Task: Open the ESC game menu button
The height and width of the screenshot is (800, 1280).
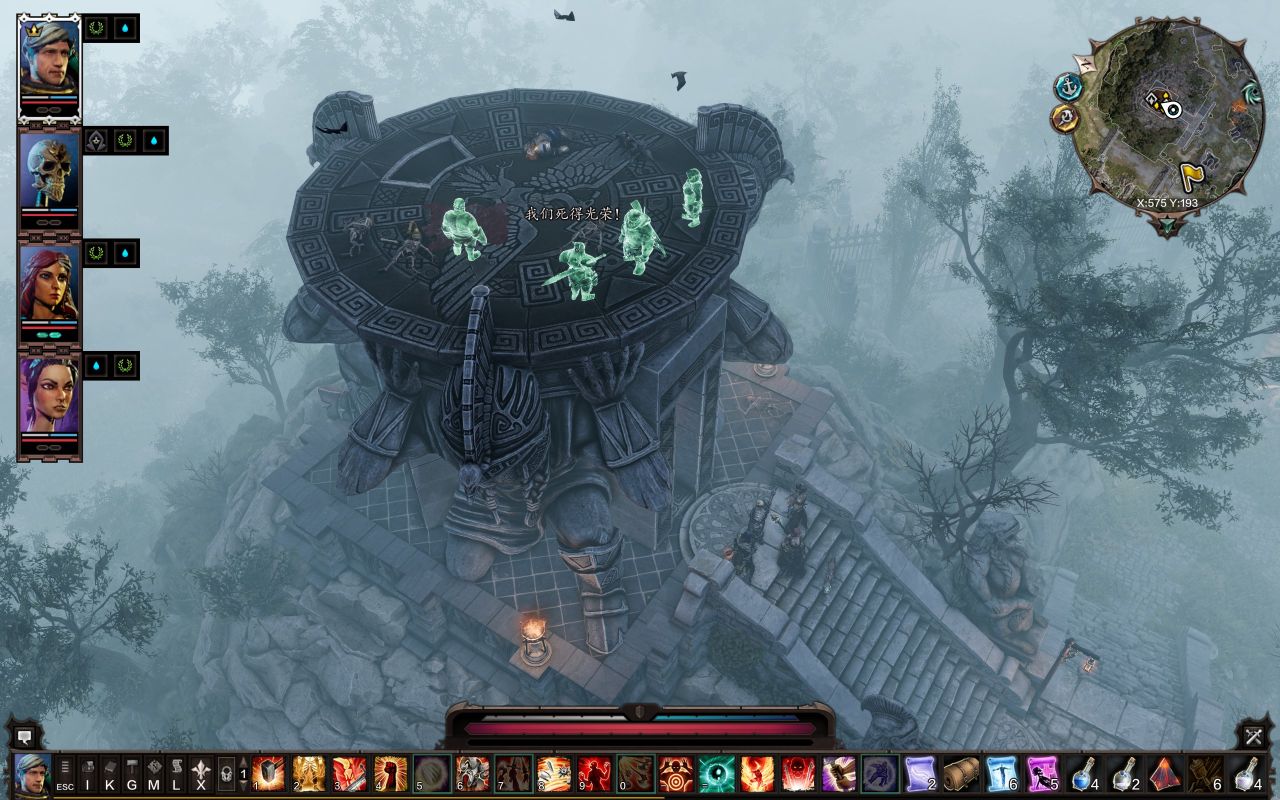Action: (x=65, y=775)
